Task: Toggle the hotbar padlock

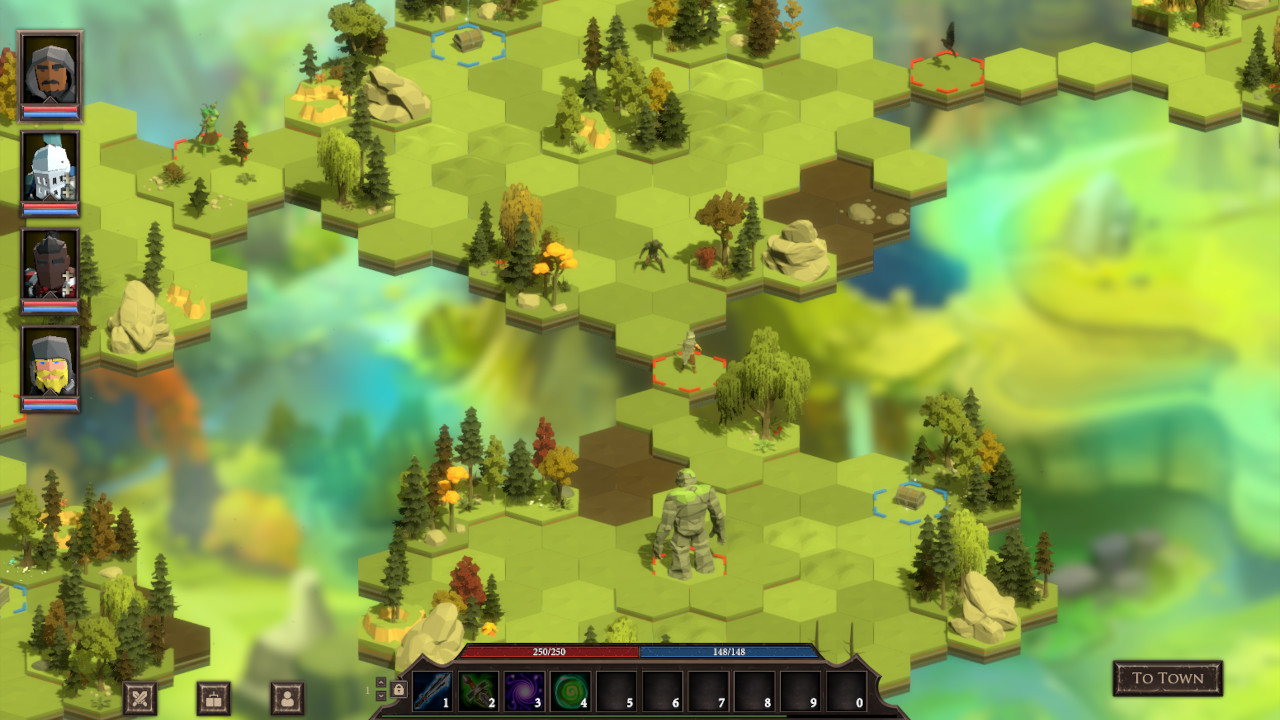Action: coord(398,689)
